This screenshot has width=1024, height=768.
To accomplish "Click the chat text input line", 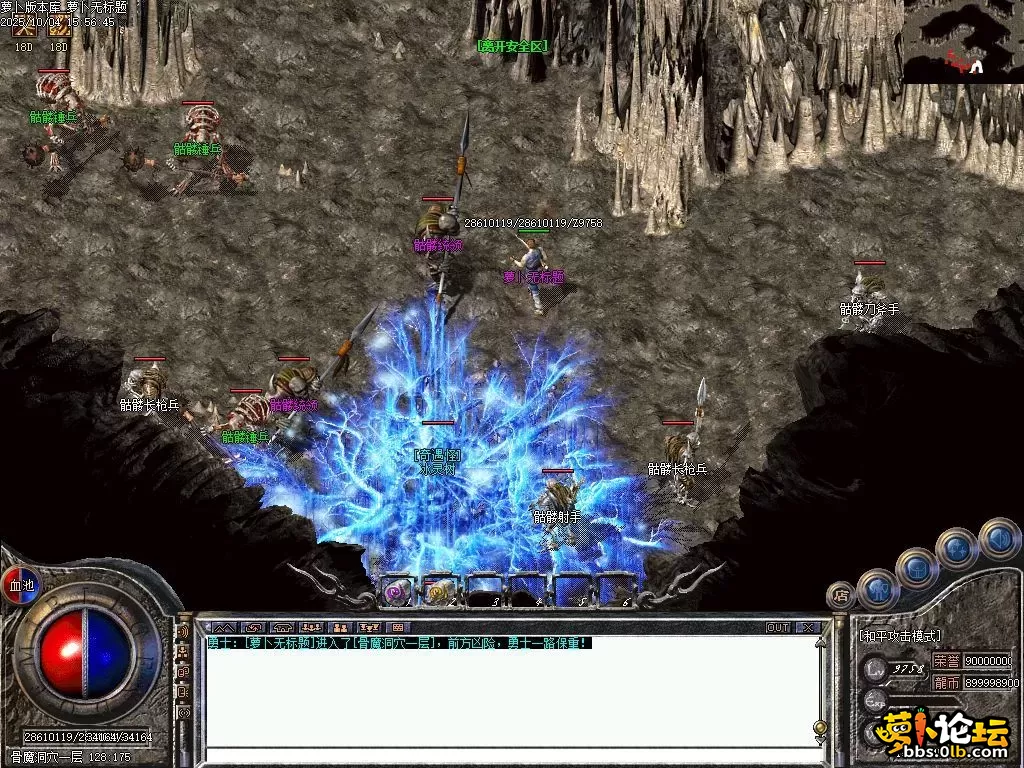I will click(510, 756).
